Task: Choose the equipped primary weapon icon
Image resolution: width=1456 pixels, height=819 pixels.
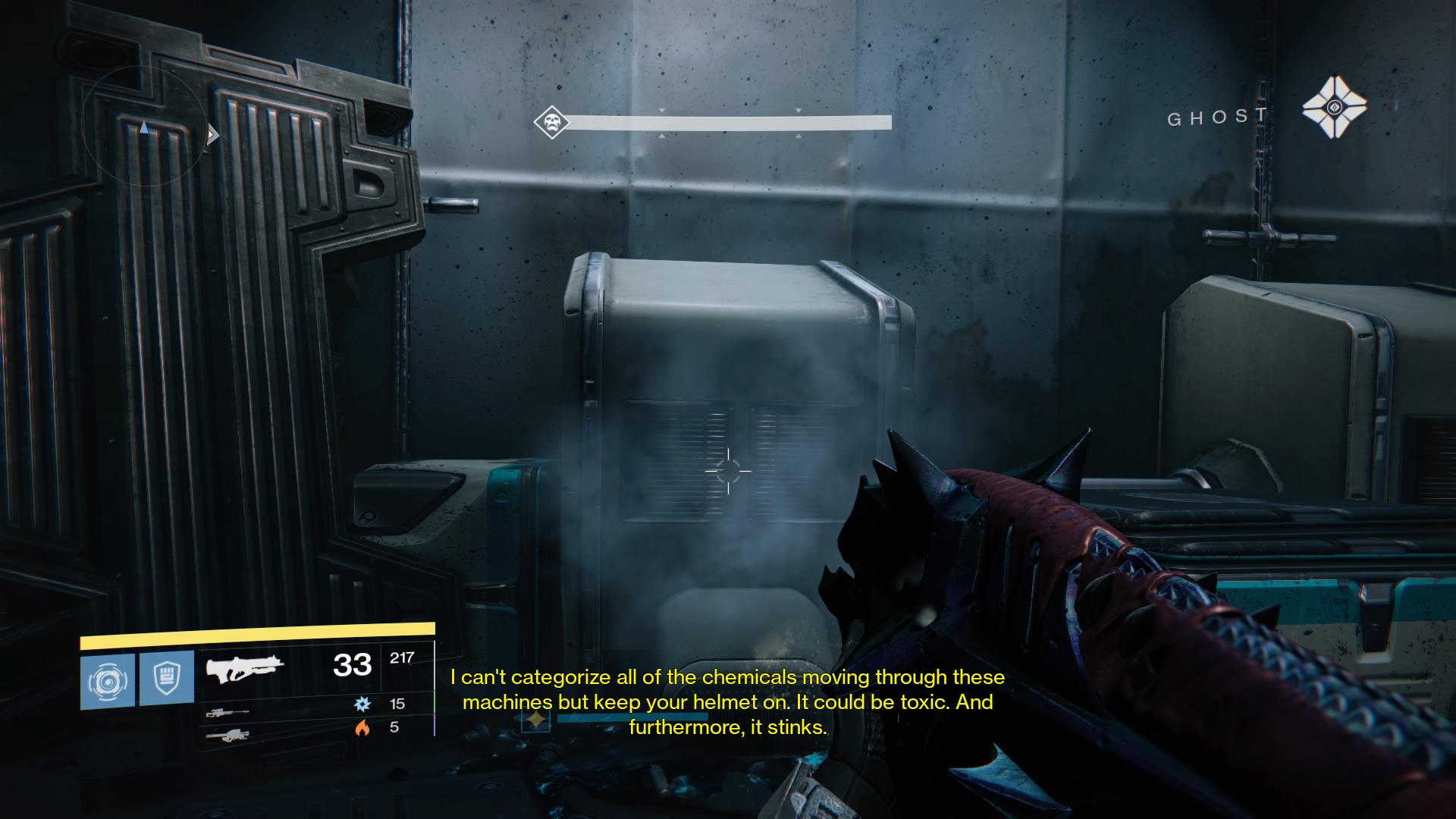Action: click(x=244, y=669)
